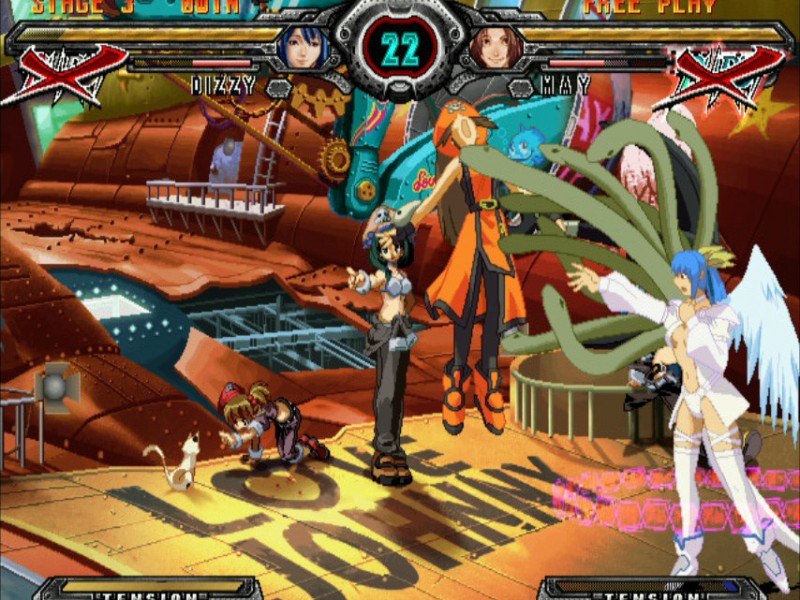
Task: Click May's brown-haired portrait icon
Action: [495, 47]
